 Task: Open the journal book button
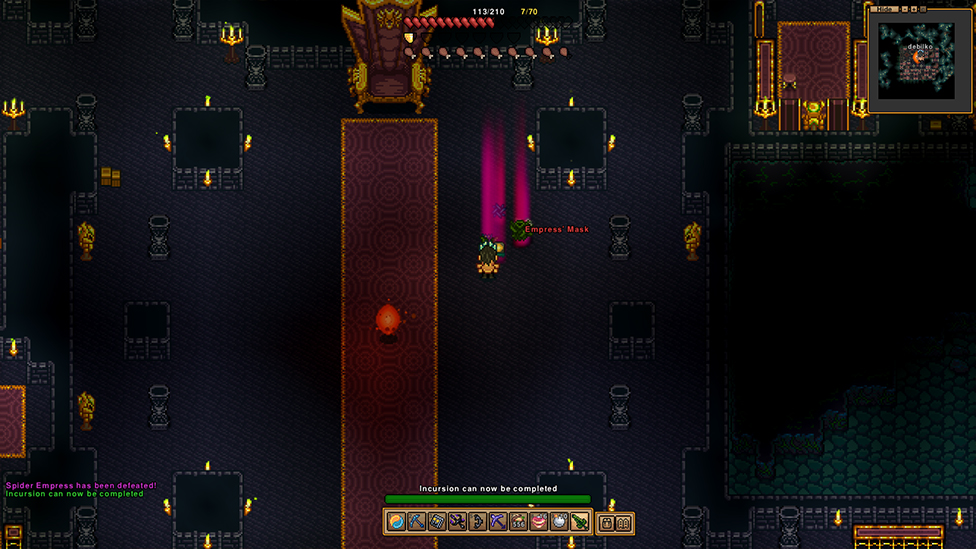pos(624,522)
